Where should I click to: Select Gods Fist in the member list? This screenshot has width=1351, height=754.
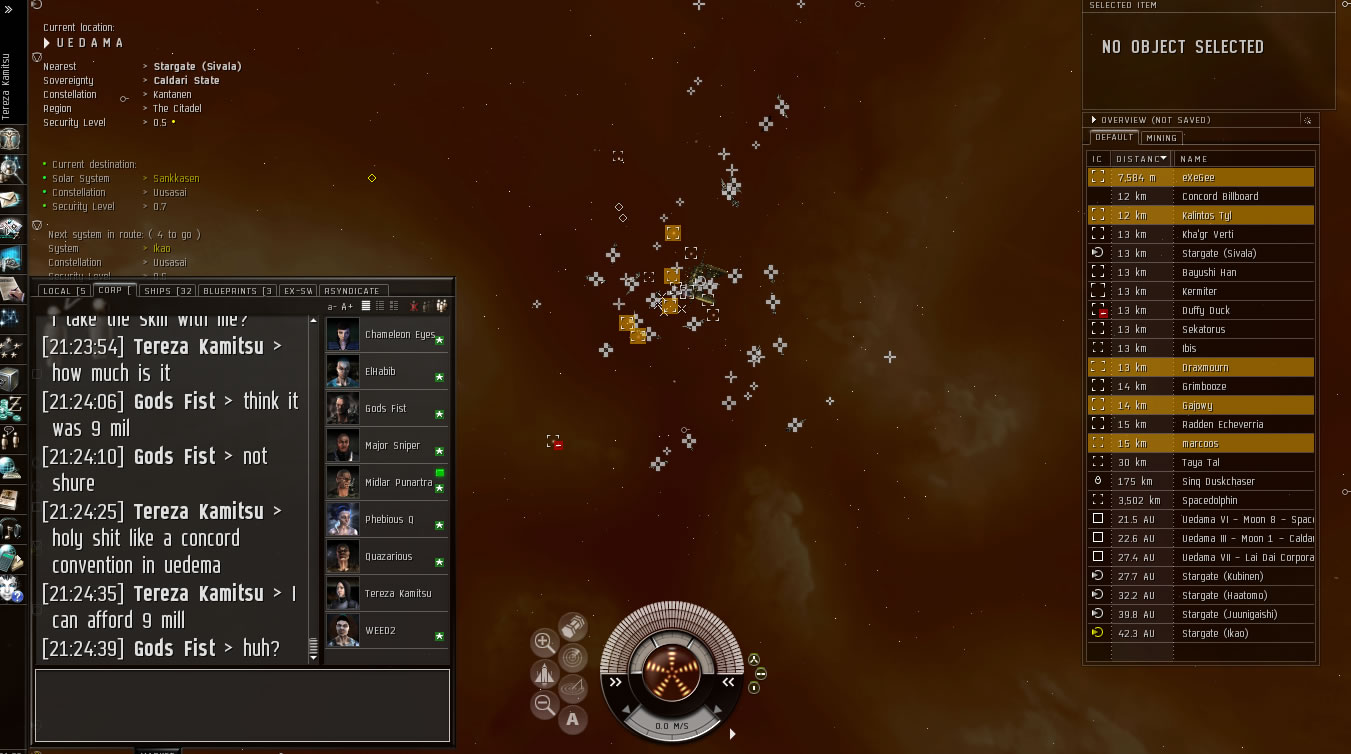pyautogui.click(x=385, y=408)
